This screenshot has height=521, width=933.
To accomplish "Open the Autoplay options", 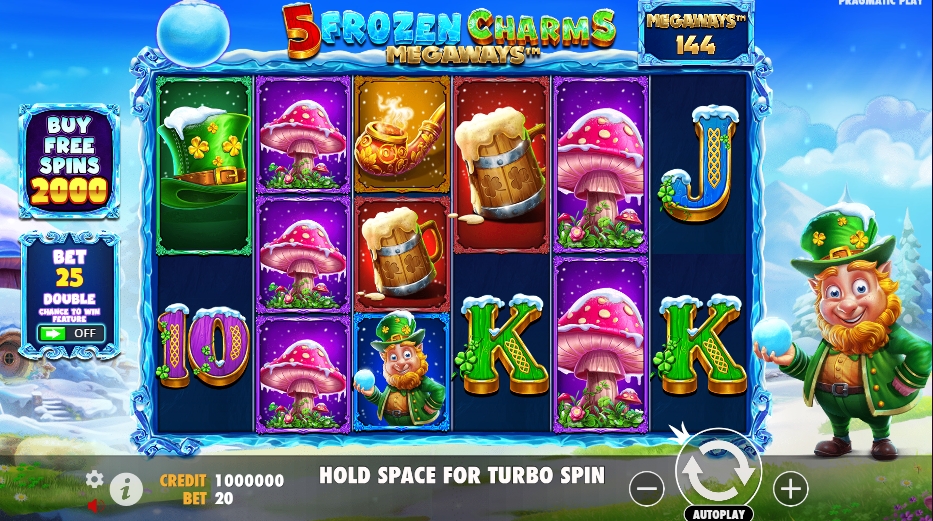I will coord(718,514).
